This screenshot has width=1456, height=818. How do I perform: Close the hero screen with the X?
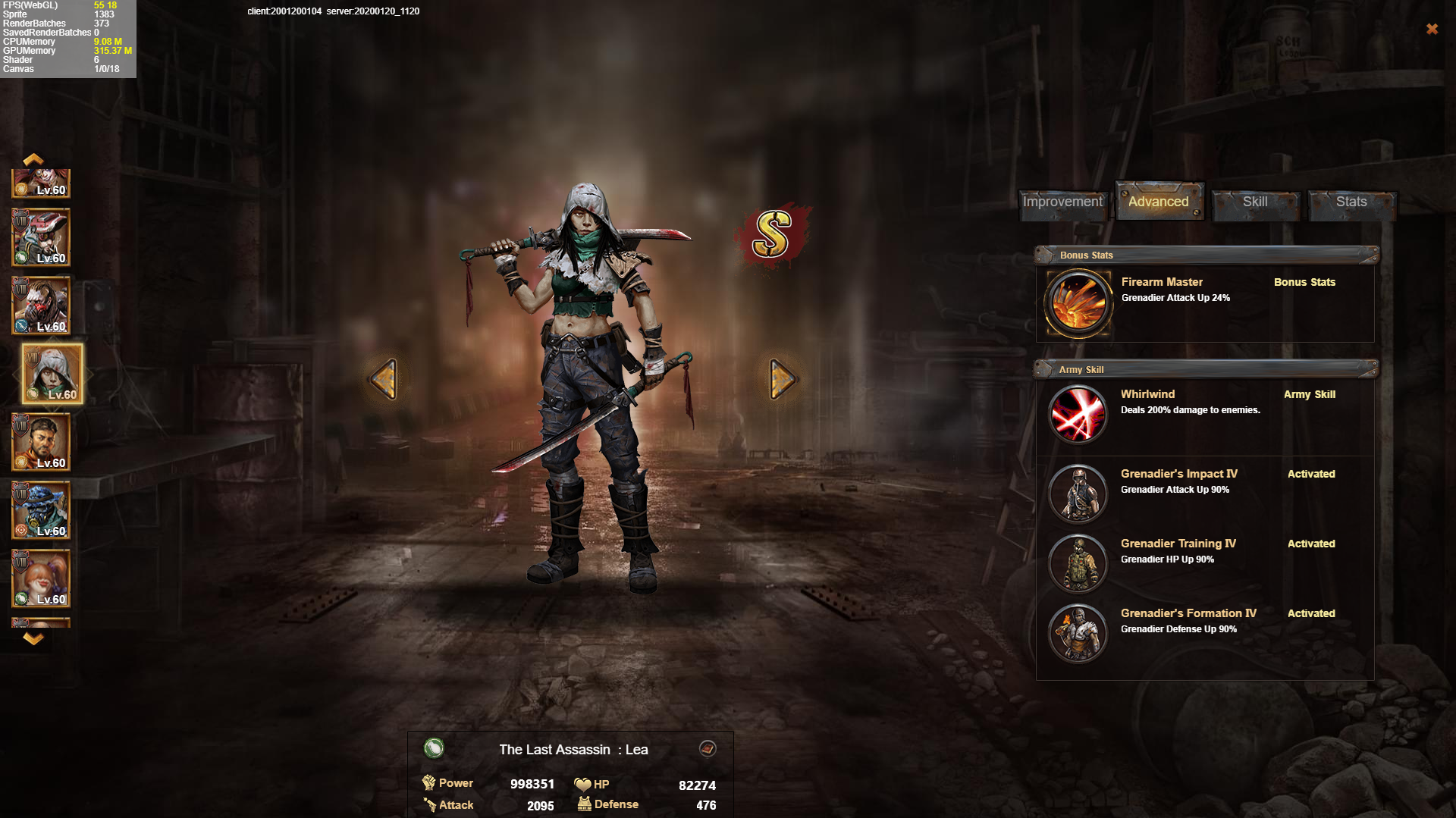(1432, 29)
